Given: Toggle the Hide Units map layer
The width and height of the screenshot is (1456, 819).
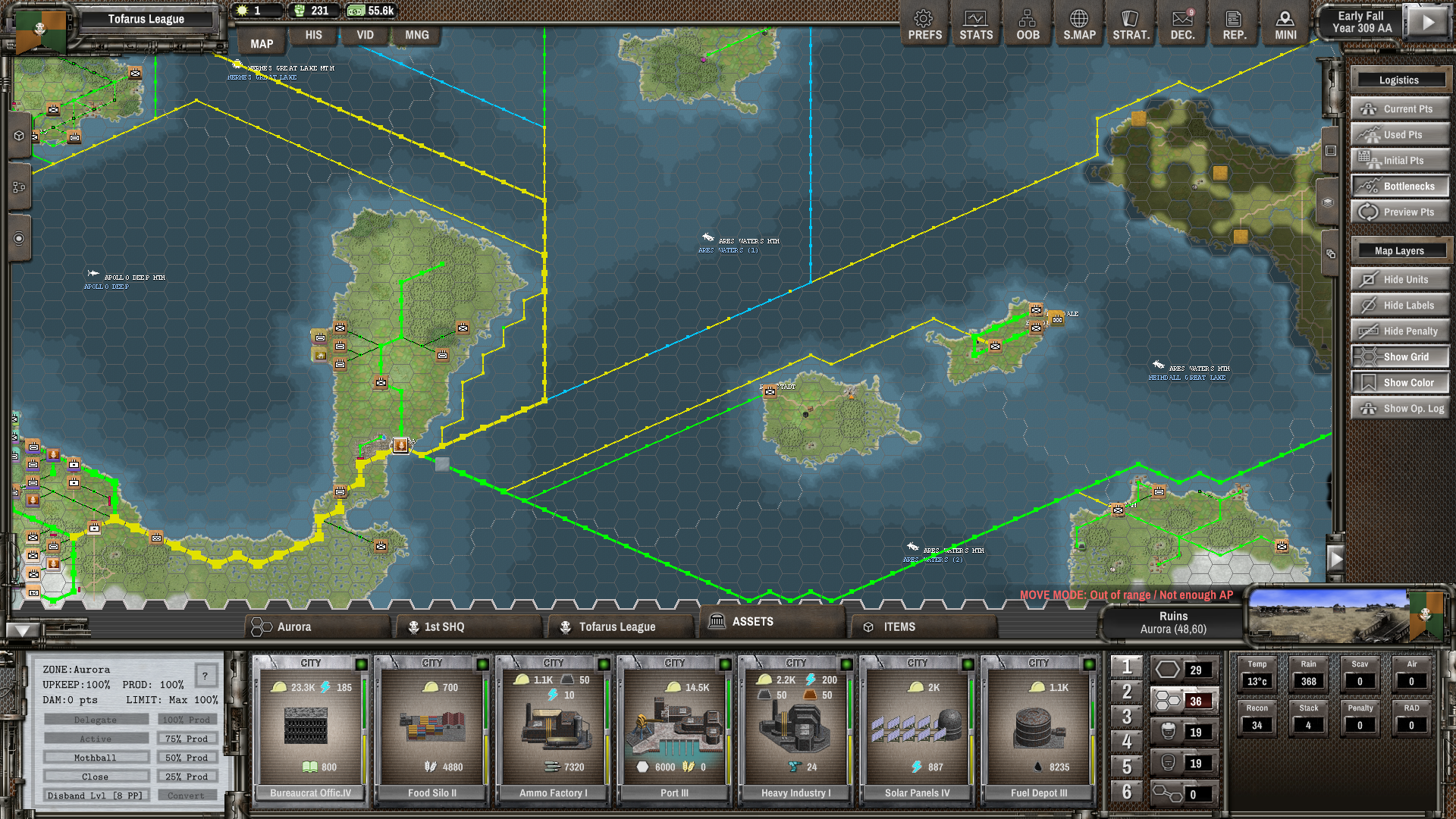Looking at the screenshot, I should 1399,279.
